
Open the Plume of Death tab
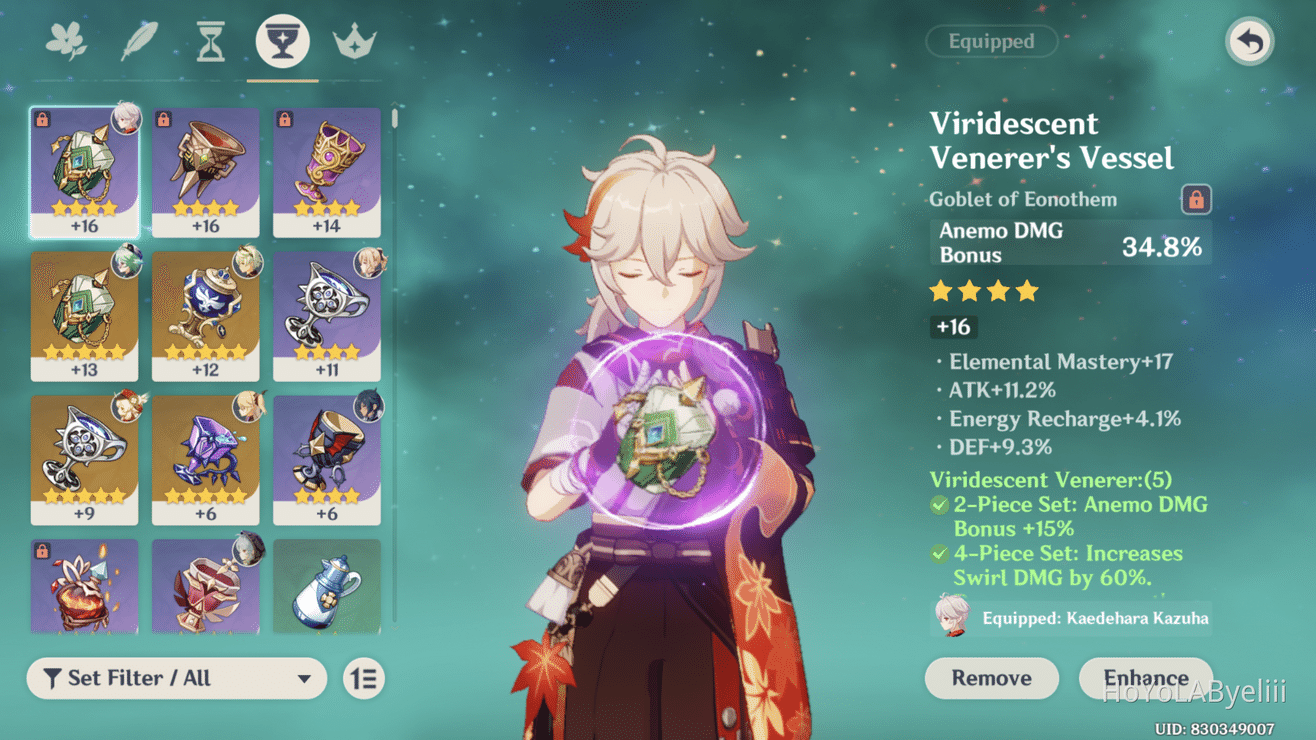pos(139,42)
